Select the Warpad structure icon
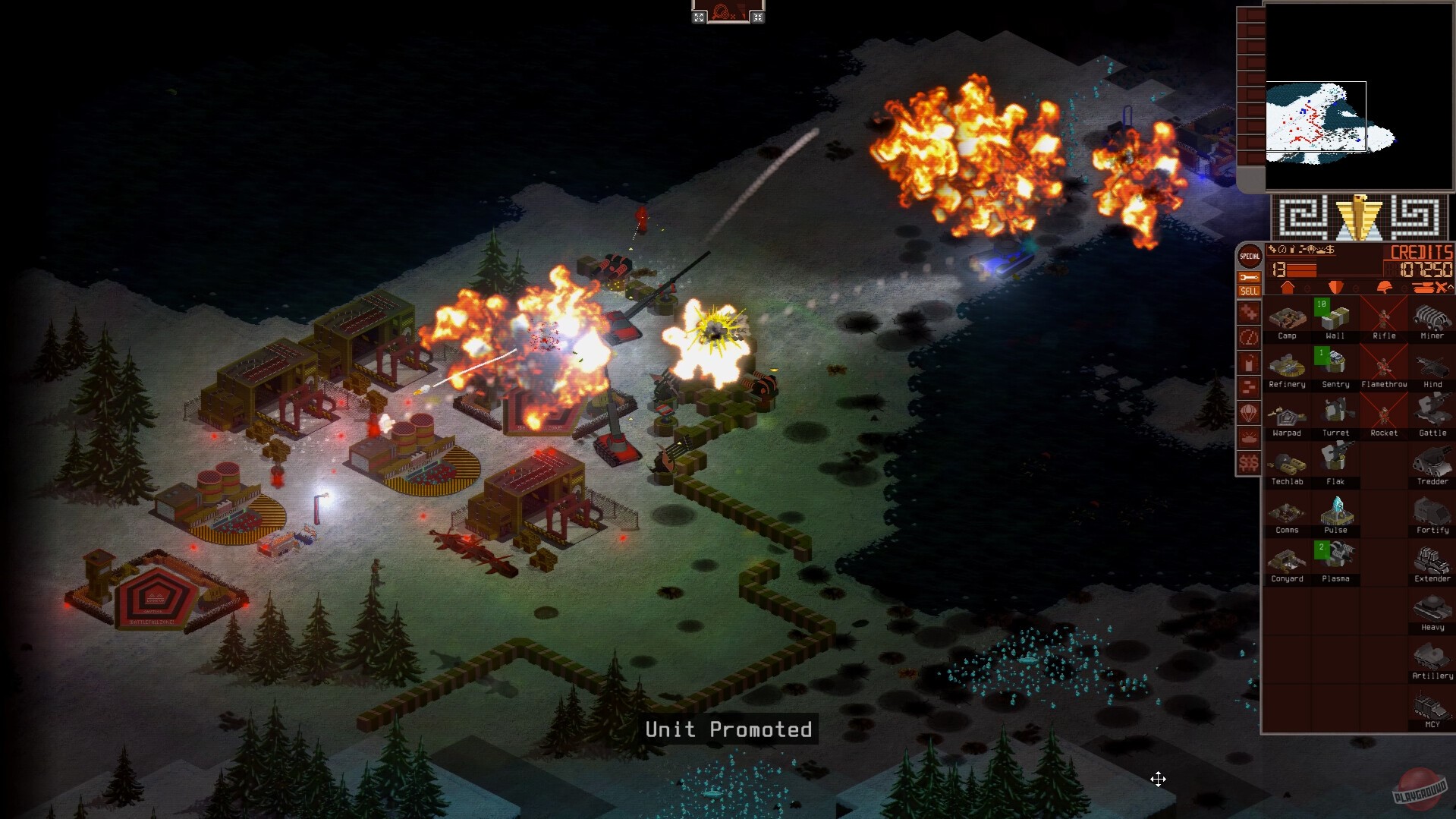 (x=1287, y=414)
